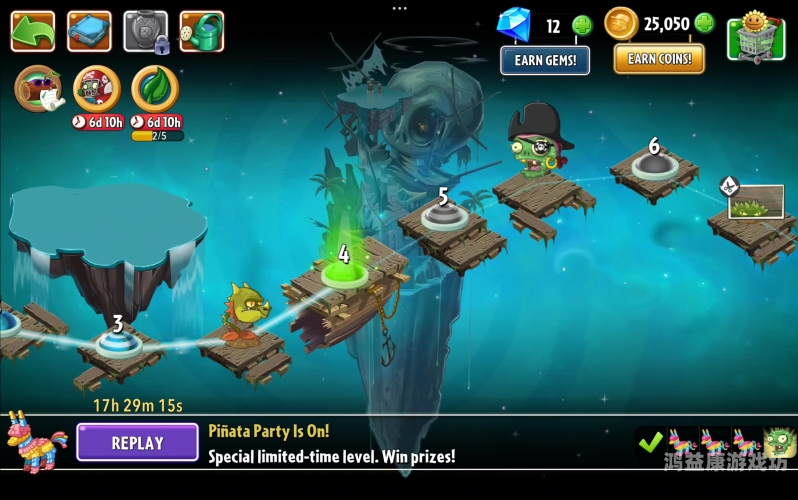
Task: Add gems with the green plus button
Action: click(582, 25)
